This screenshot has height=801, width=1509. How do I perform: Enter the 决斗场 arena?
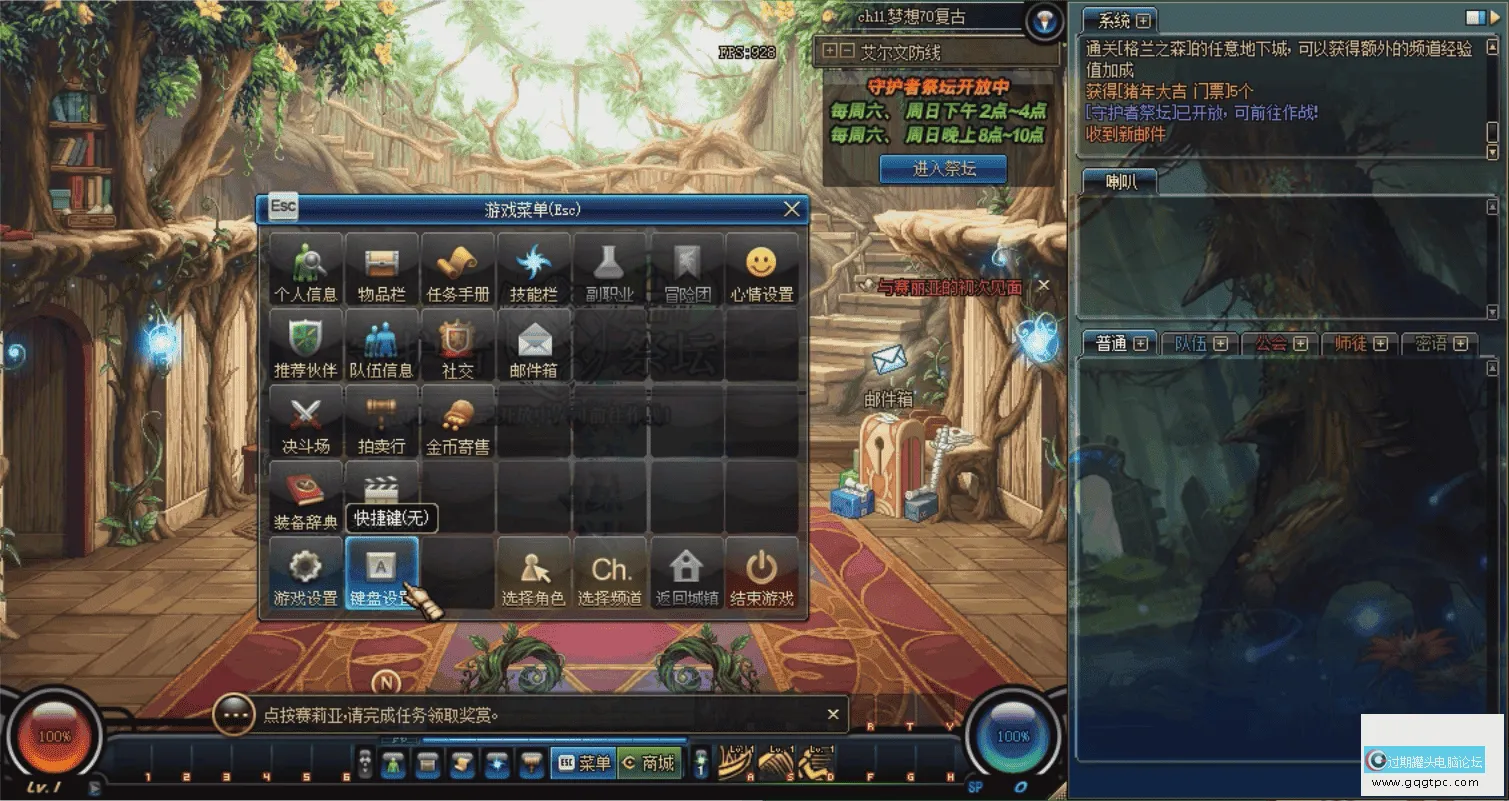pyautogui.click(x=305, y=422)
